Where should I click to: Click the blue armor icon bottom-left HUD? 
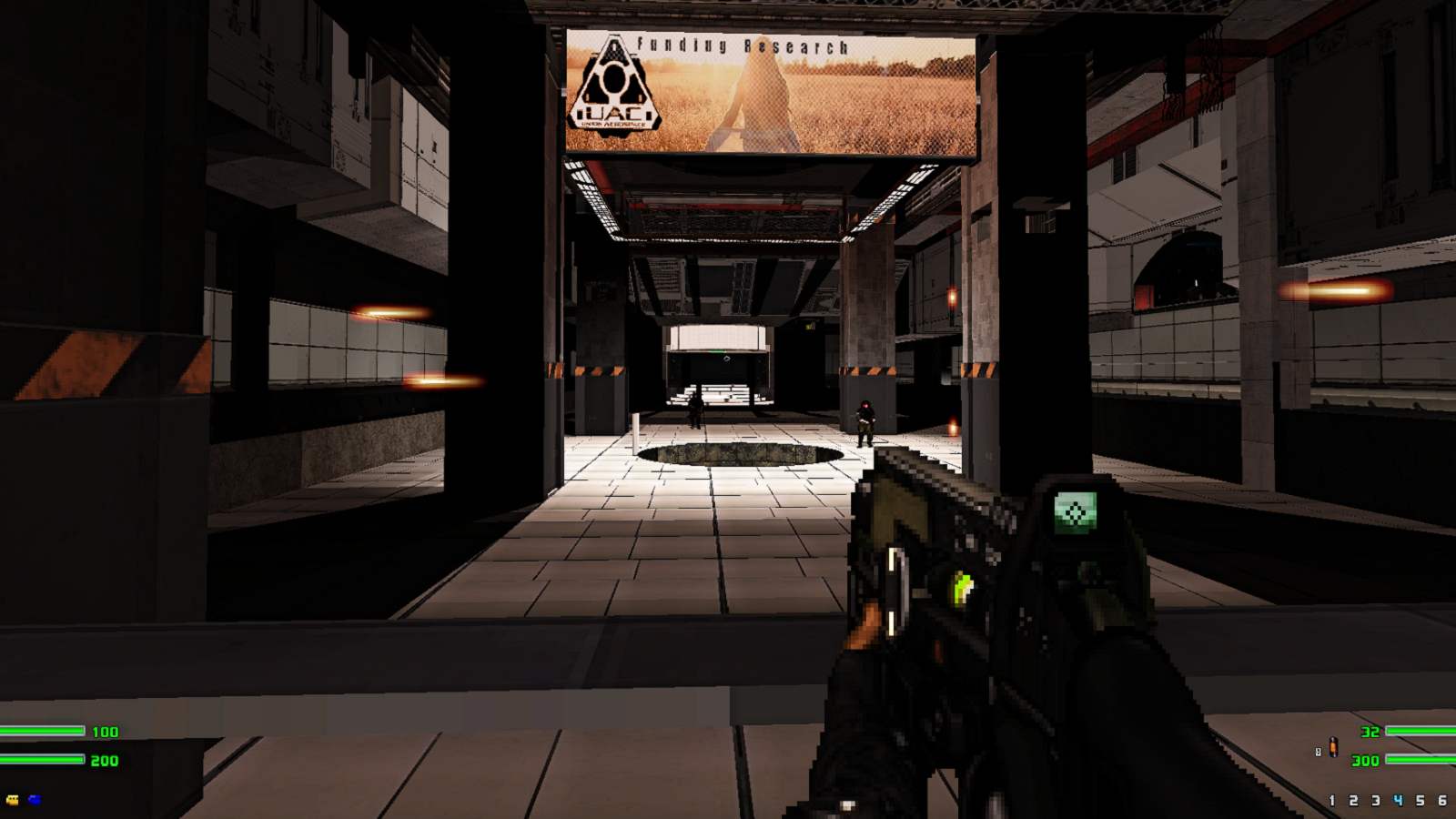(34, 800)
